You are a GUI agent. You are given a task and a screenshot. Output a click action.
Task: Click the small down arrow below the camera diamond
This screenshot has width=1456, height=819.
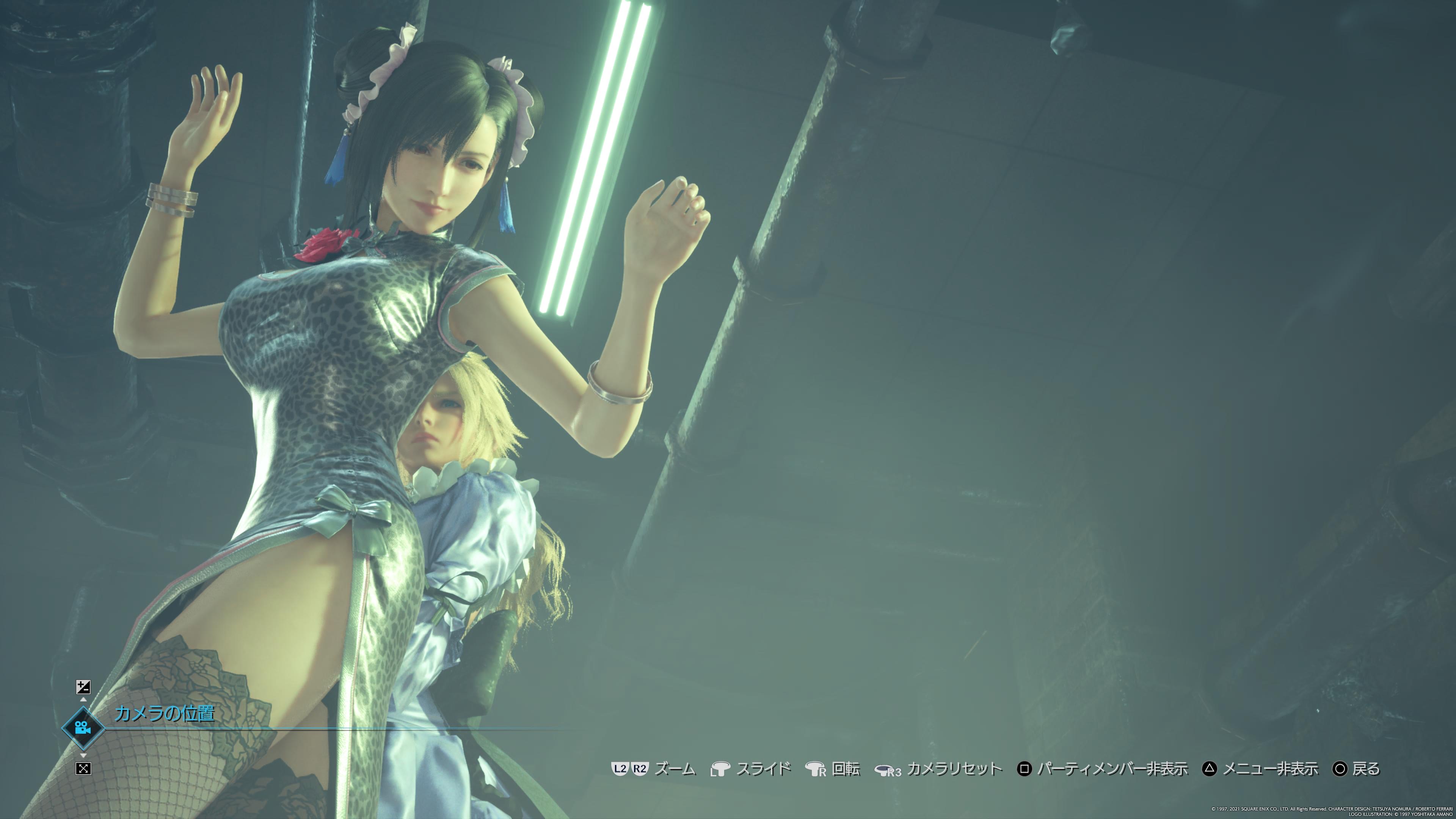coord(83,756)
